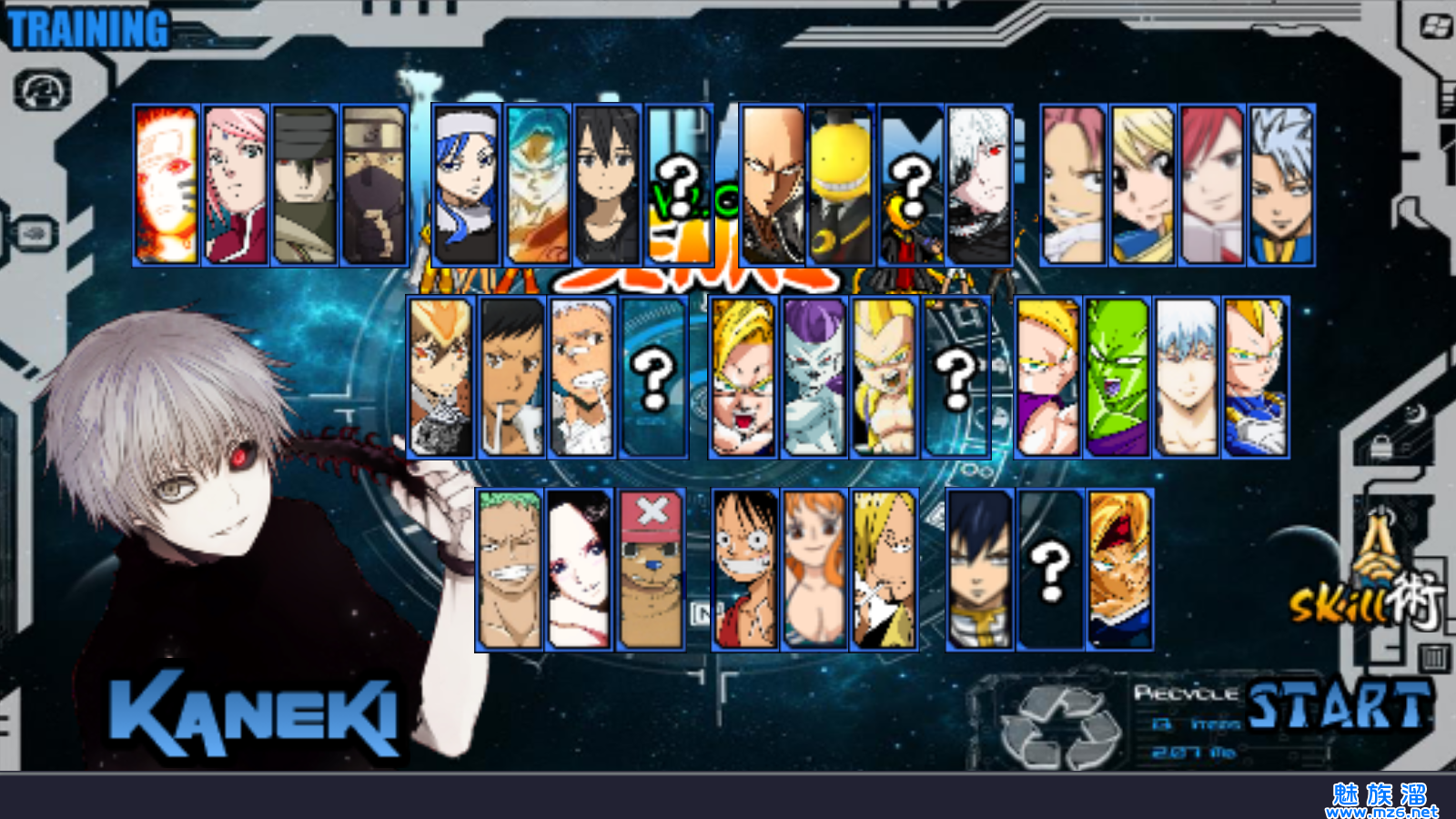Screen dimensions: 1456x819
Task: Select blue-haired Juvia with white hat
Action: (467, 185)
